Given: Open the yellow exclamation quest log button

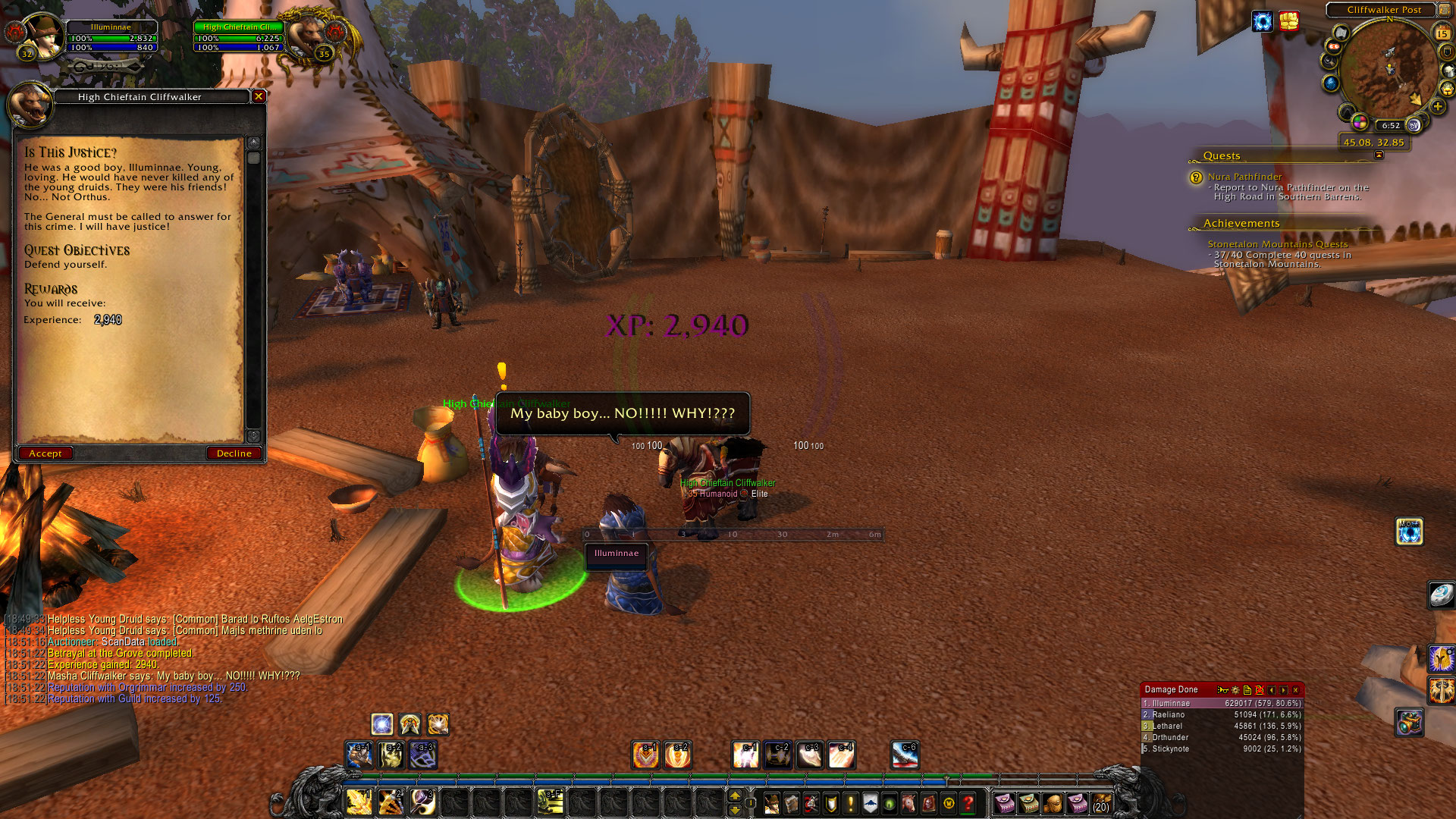Looking at the screenshot, I should (x=851, y=803).
